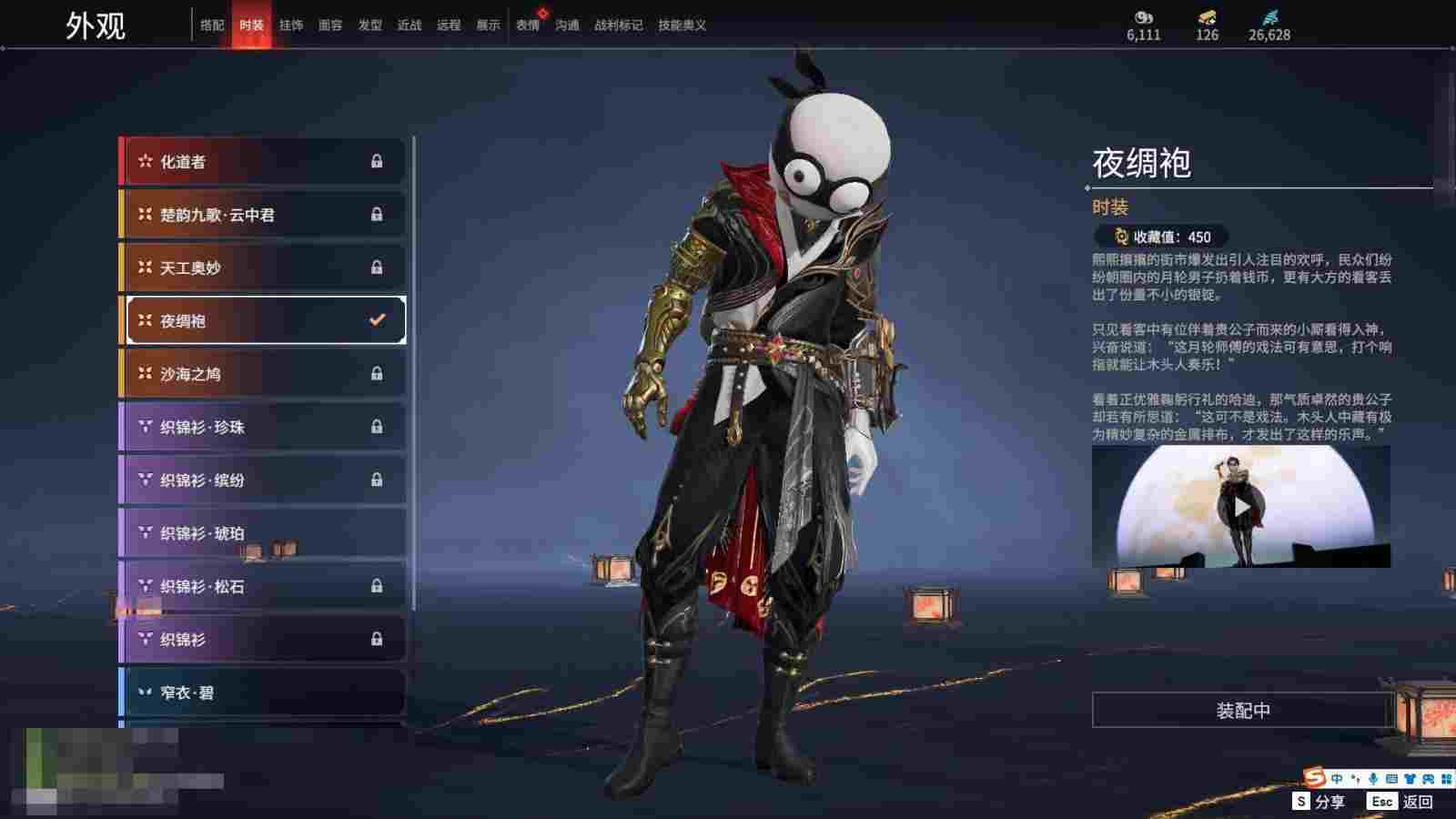Screen dimensions: 1456x819
Task: Select the 化道者 outfit
Action: (x=262, y=162)
